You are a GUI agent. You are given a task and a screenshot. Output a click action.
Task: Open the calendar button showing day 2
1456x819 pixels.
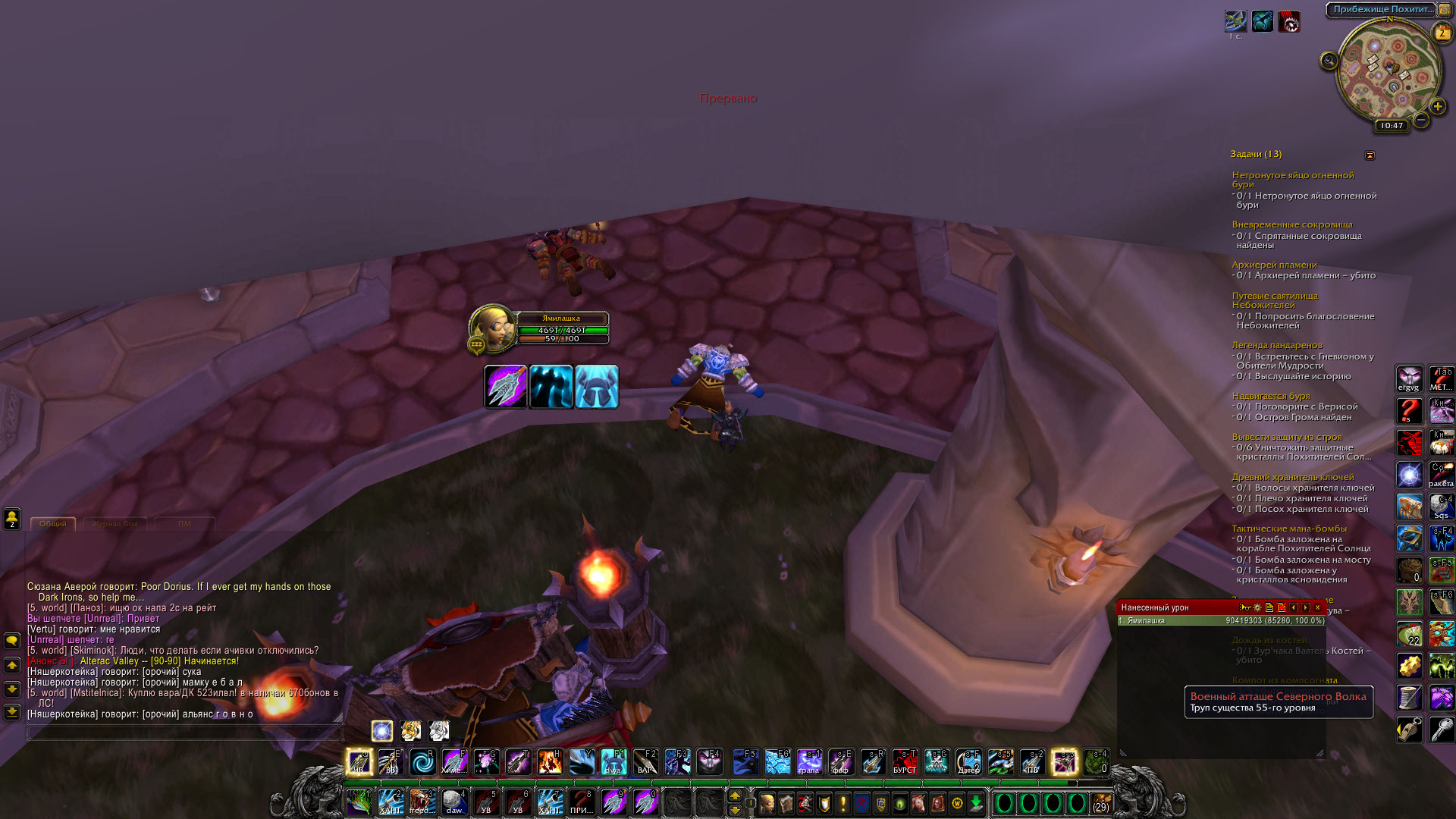point(1442,33)
